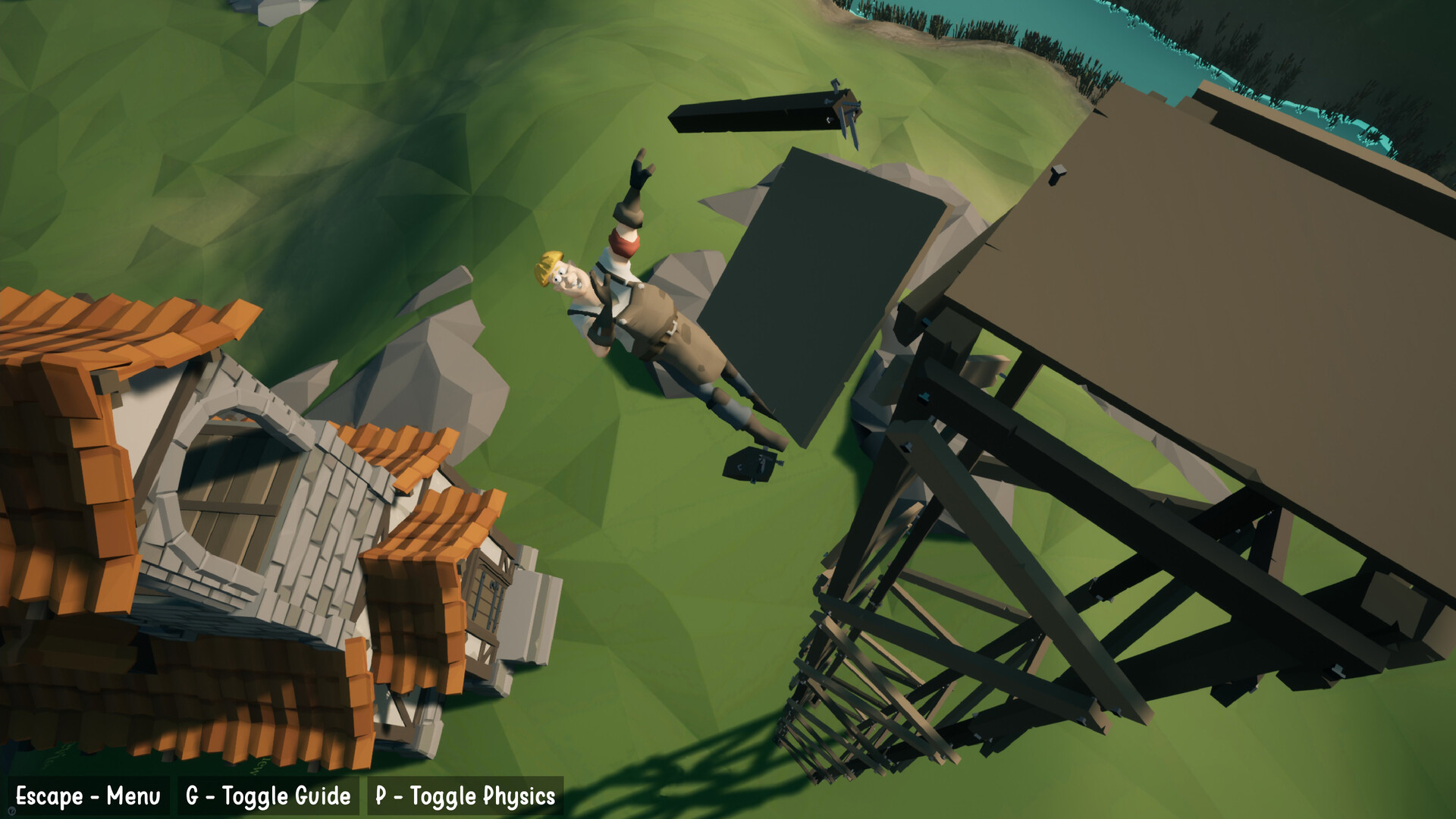The image size is (1456, 819).
Task: Select the red band on the builder's raised leg
Action: pos(622,241)
